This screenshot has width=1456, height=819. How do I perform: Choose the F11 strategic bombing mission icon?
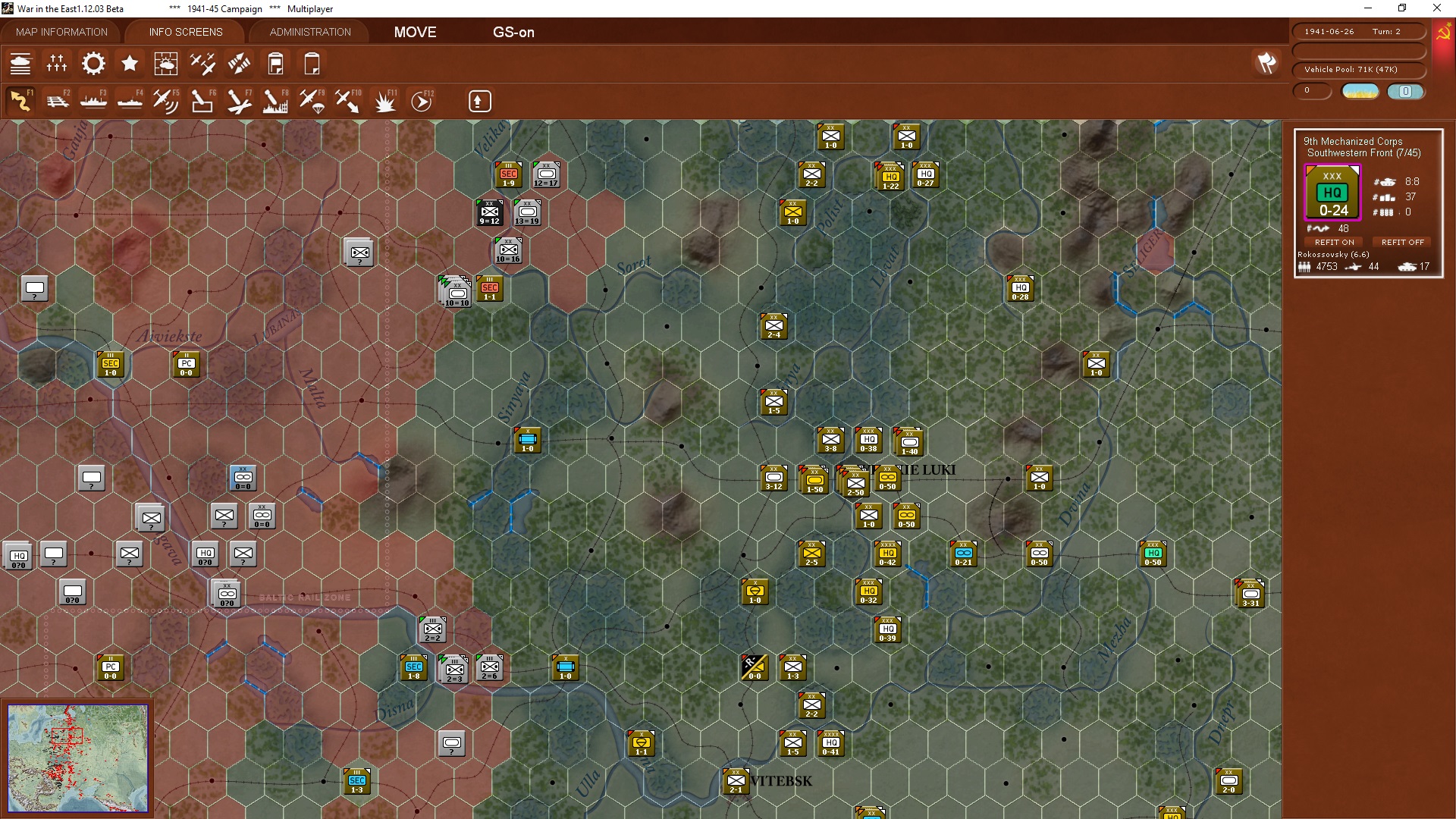pos(385,100)
